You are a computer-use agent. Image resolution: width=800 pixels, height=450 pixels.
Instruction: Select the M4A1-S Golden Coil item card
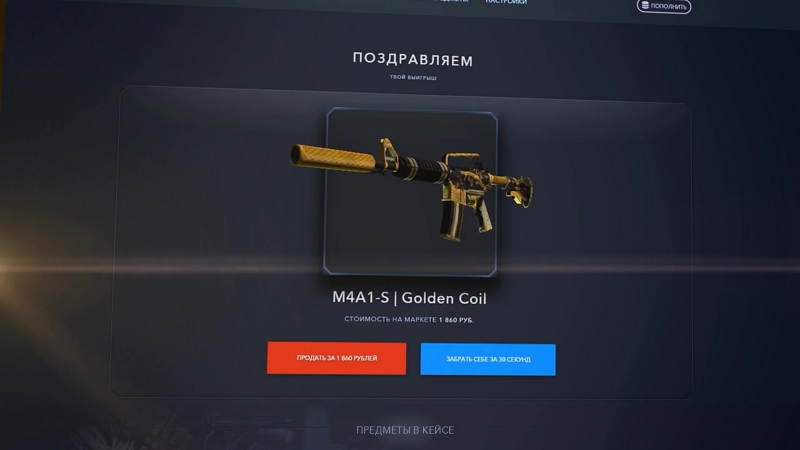coord(411,191)
